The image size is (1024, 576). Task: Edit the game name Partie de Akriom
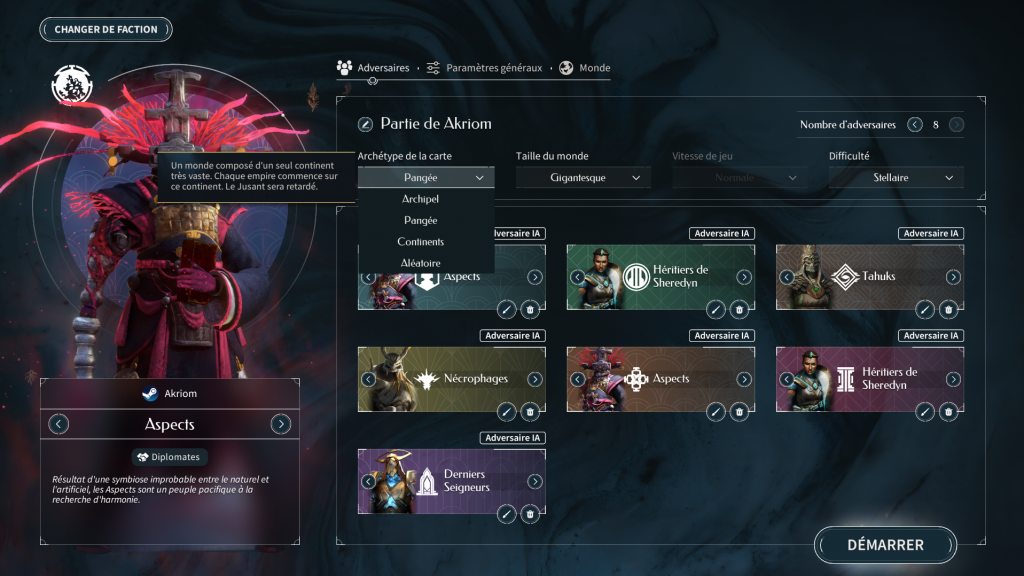[366, 124]
